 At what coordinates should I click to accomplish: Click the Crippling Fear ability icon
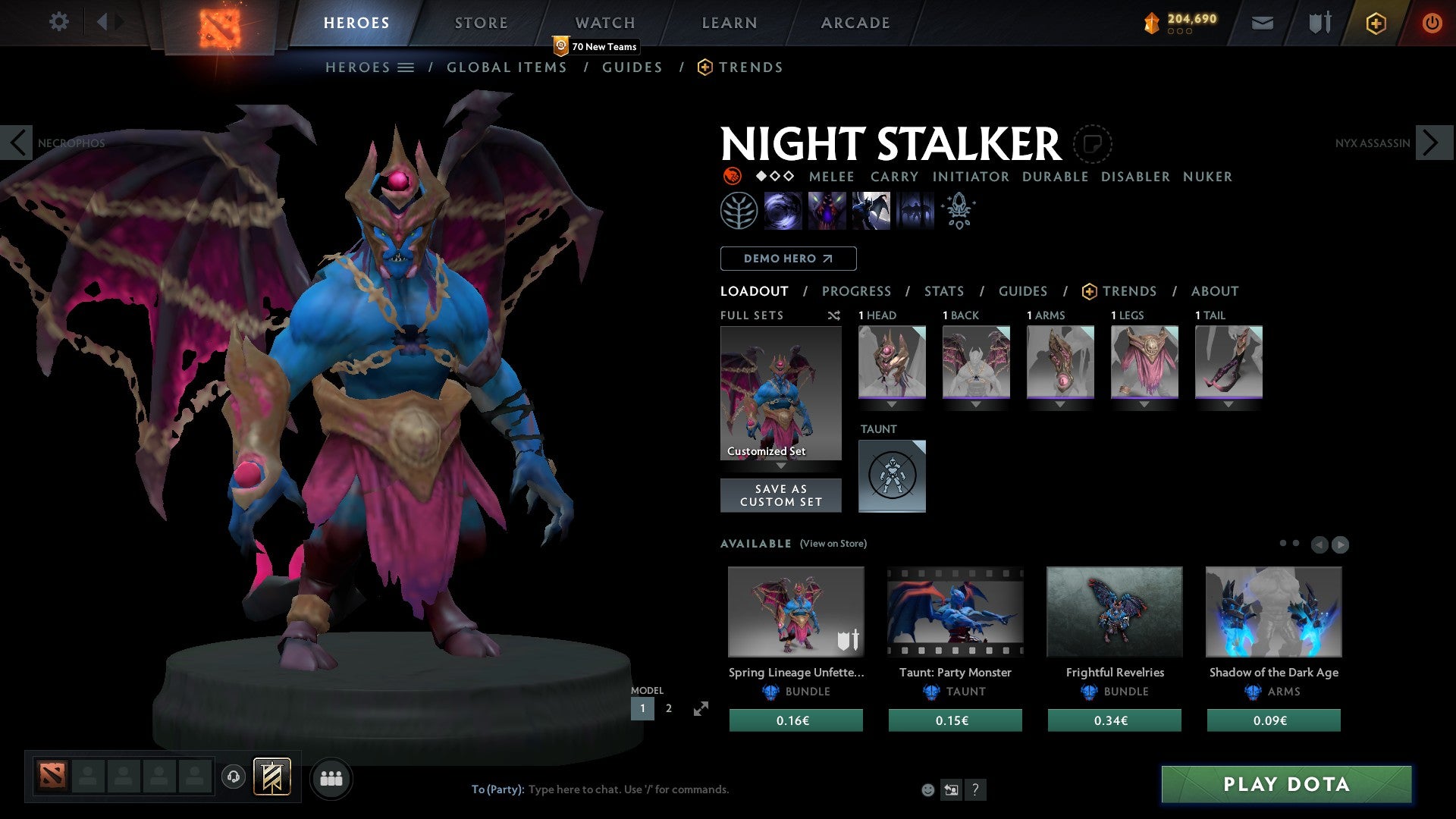coord(827,211)
